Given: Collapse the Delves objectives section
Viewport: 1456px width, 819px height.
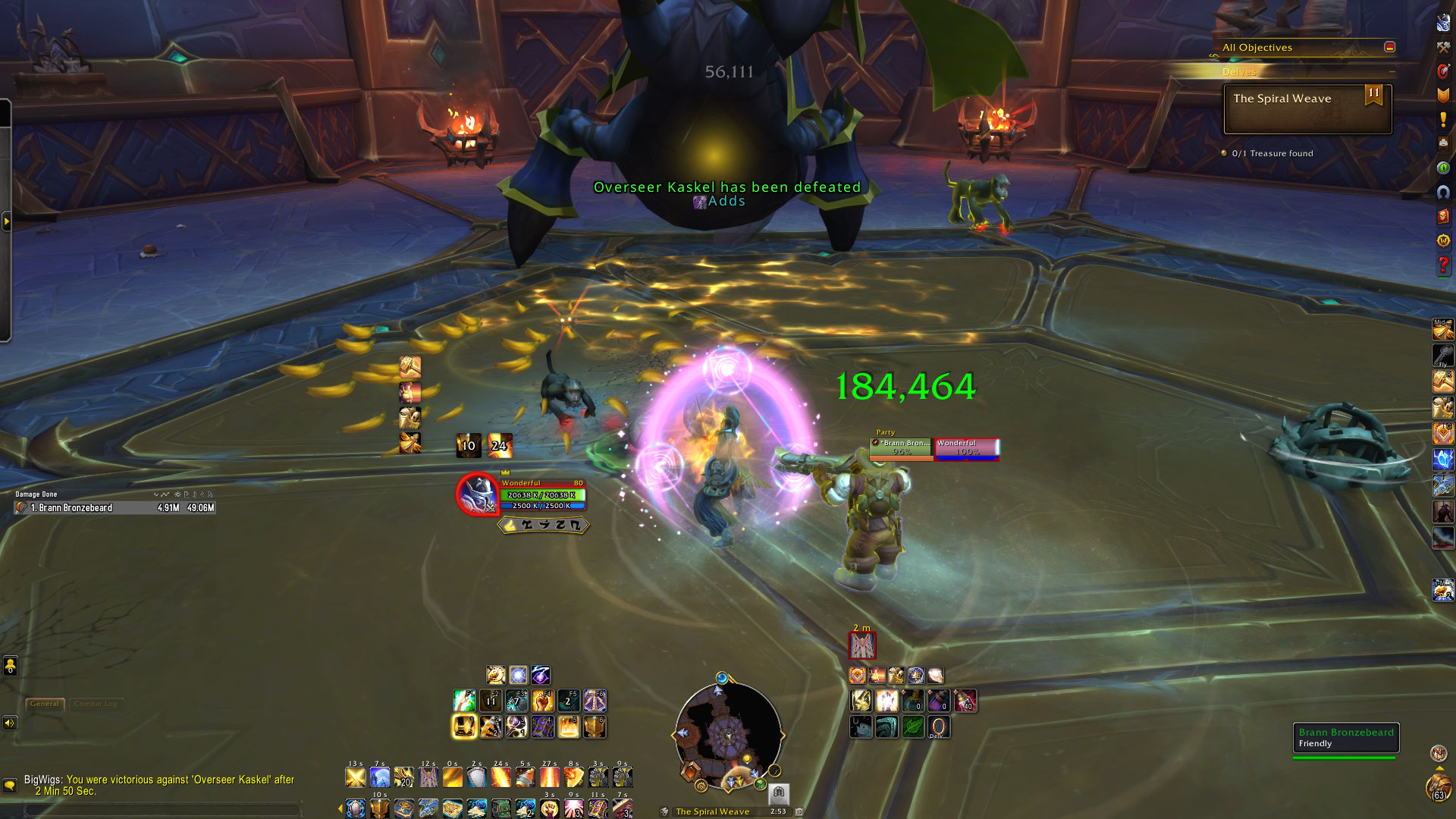Looking at the screenshot, I should [1392, 72].
